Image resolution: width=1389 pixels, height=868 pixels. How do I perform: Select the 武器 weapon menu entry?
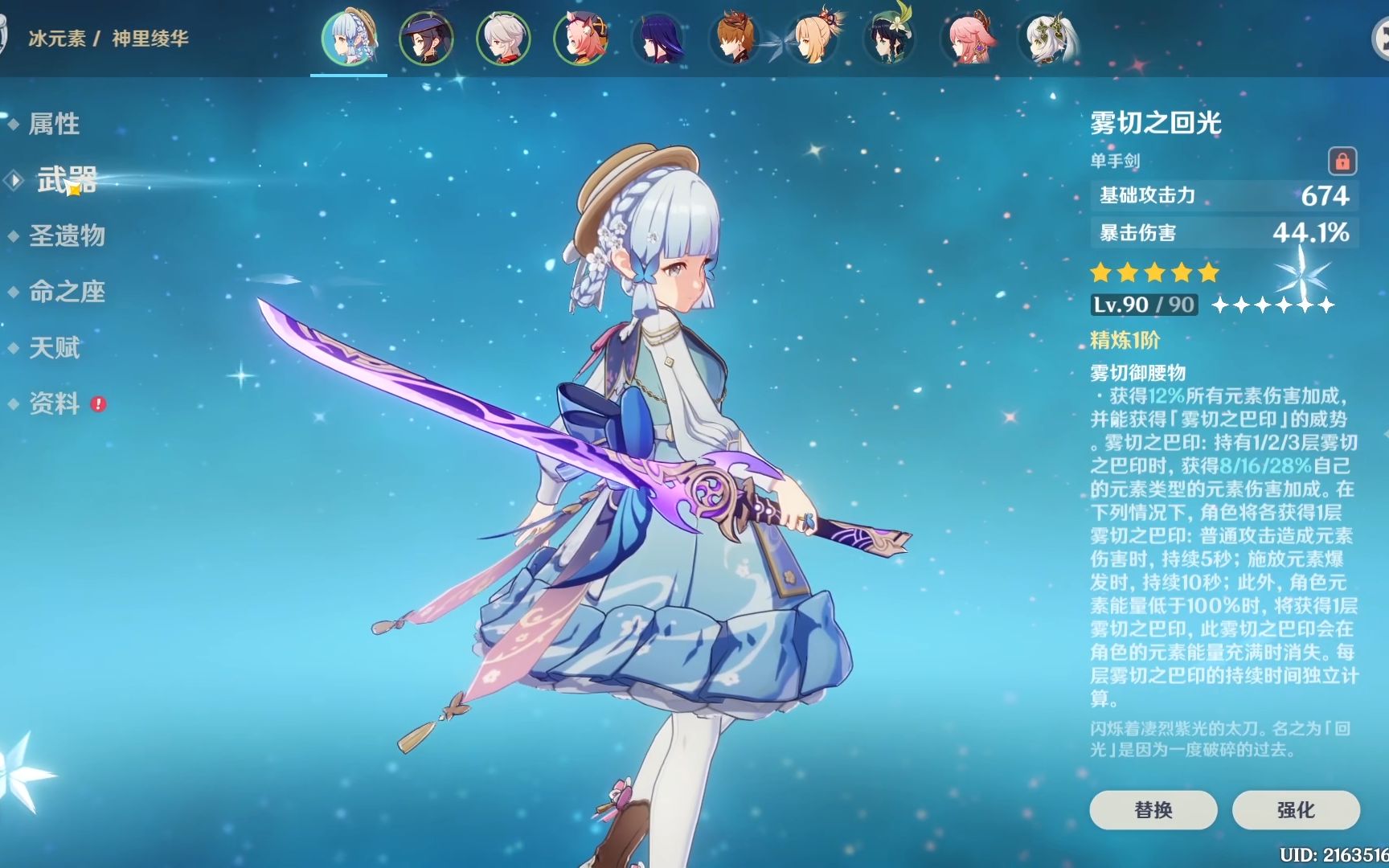tap(67, 180)
